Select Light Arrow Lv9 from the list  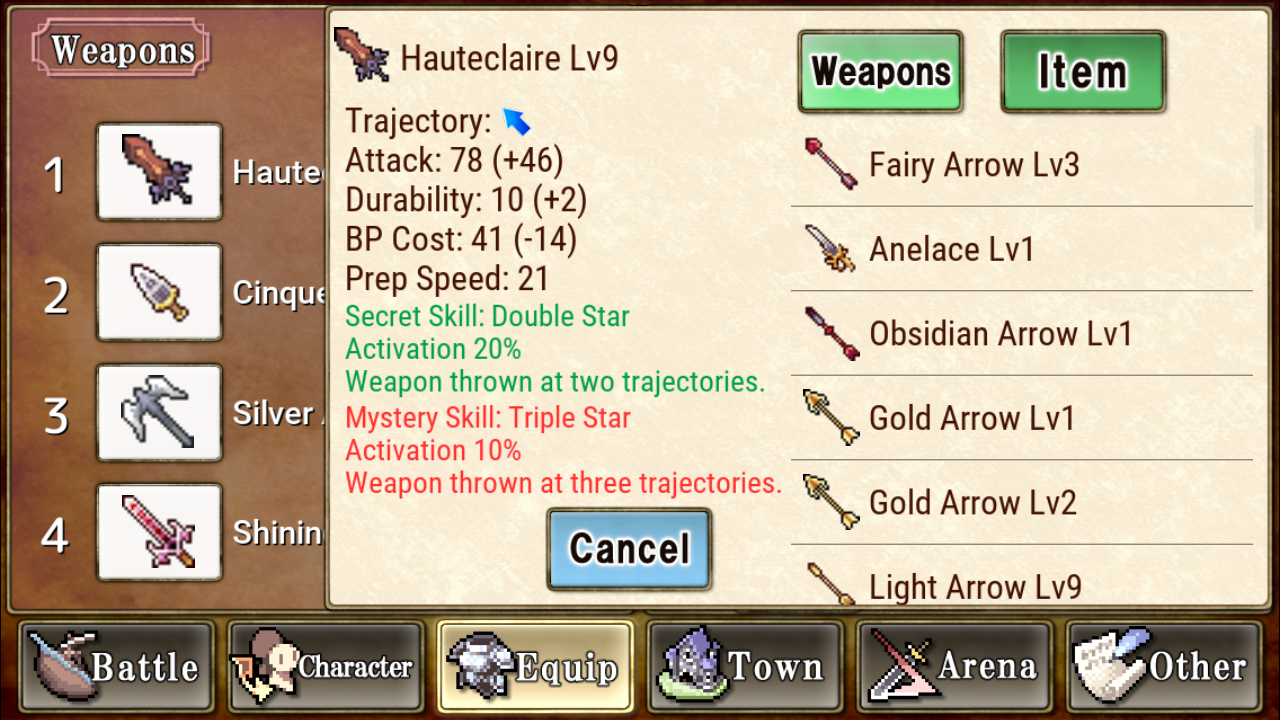click(x=1020, y=585)
